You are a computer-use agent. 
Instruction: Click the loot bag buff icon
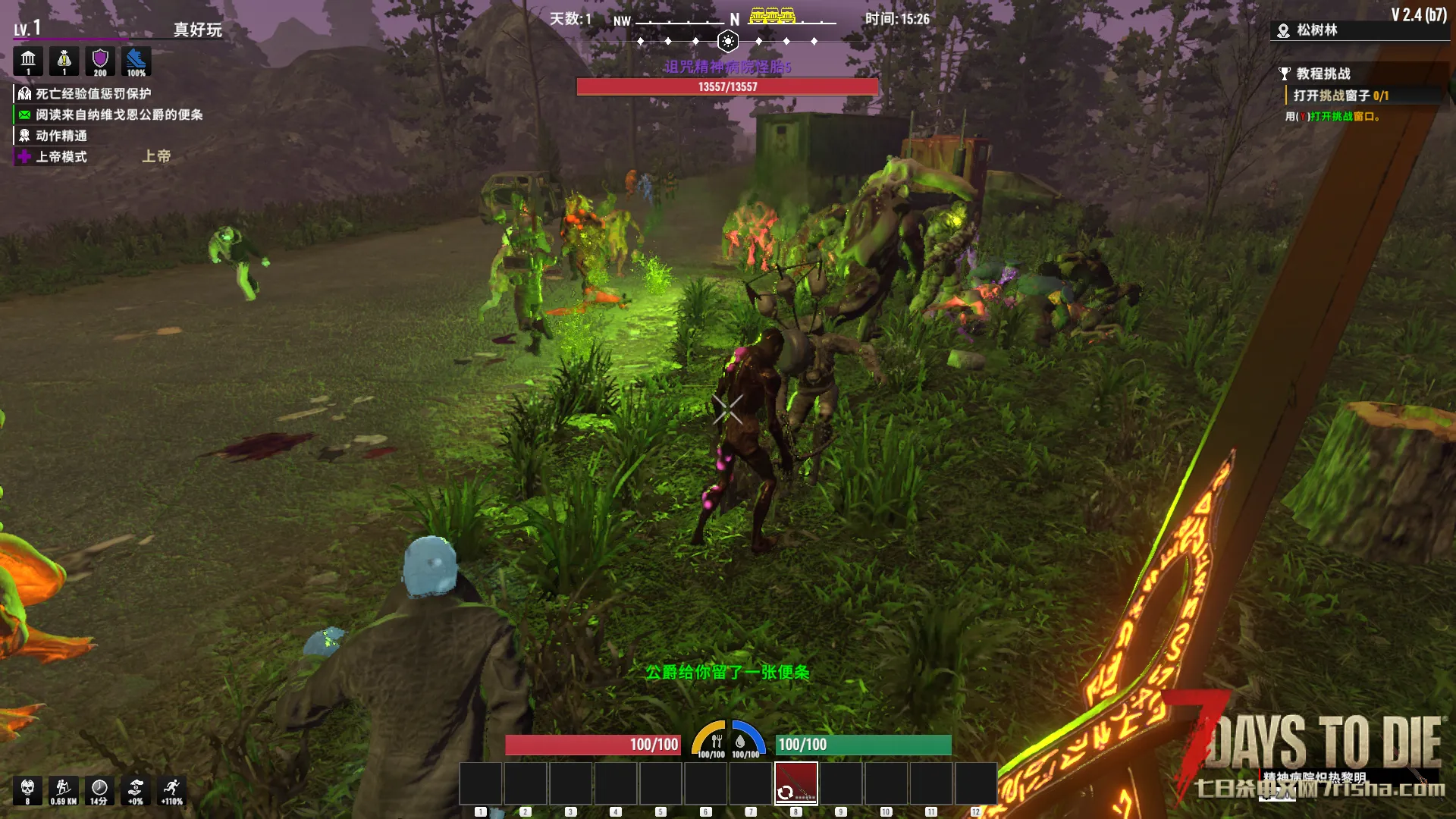click(x=64, y=61)
